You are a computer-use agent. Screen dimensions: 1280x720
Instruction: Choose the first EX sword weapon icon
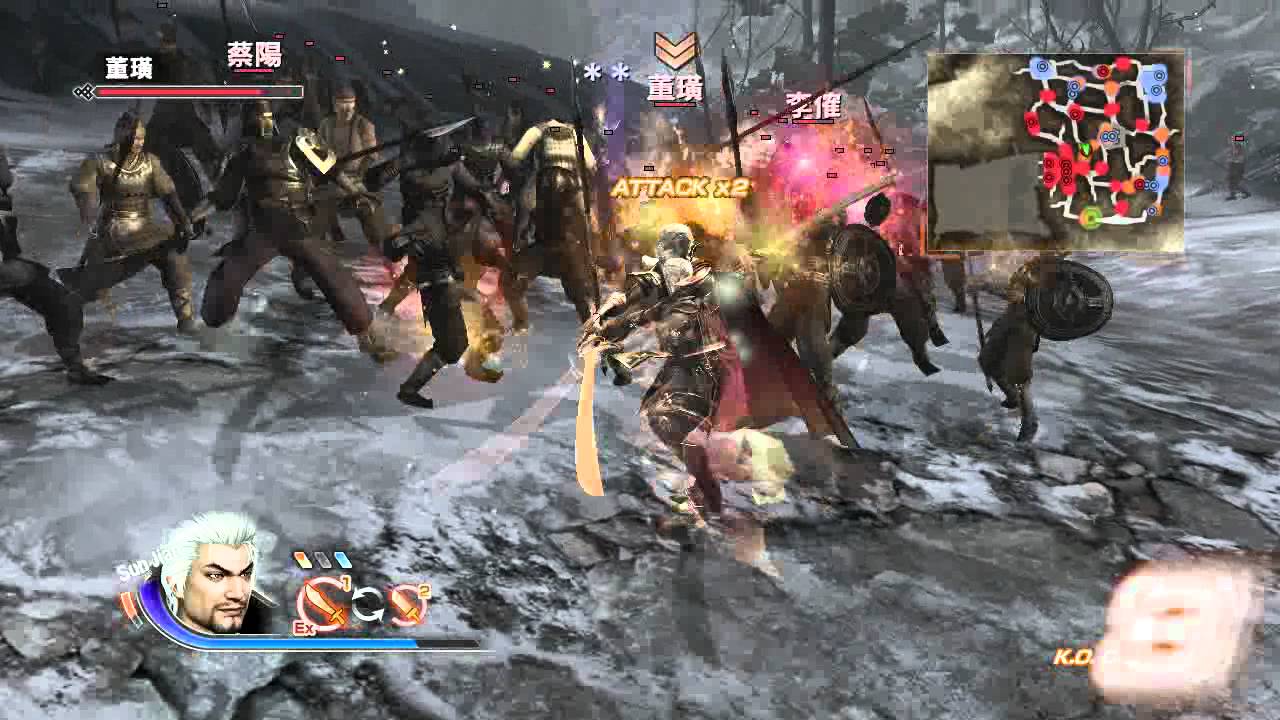[x=322, y=603]
